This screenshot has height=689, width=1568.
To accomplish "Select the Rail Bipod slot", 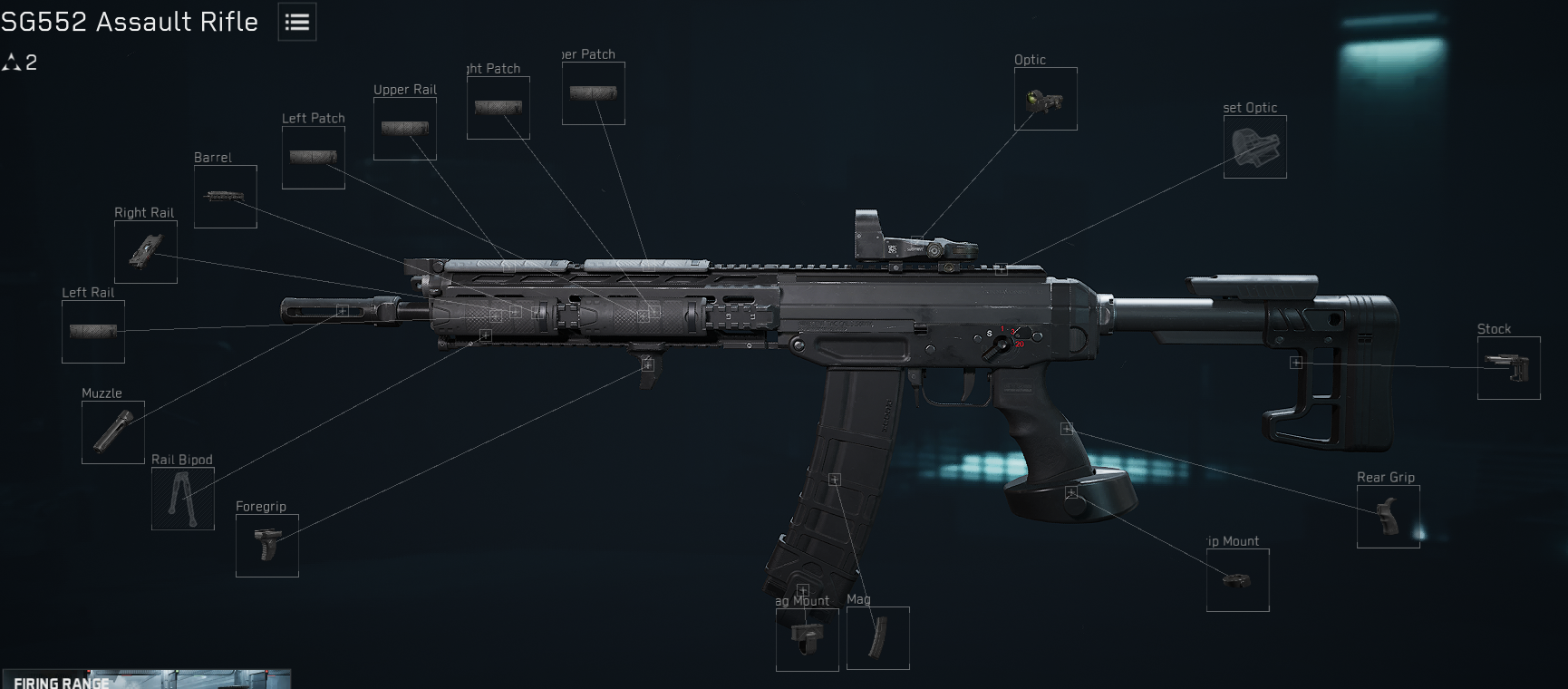I will coord(183,499).
